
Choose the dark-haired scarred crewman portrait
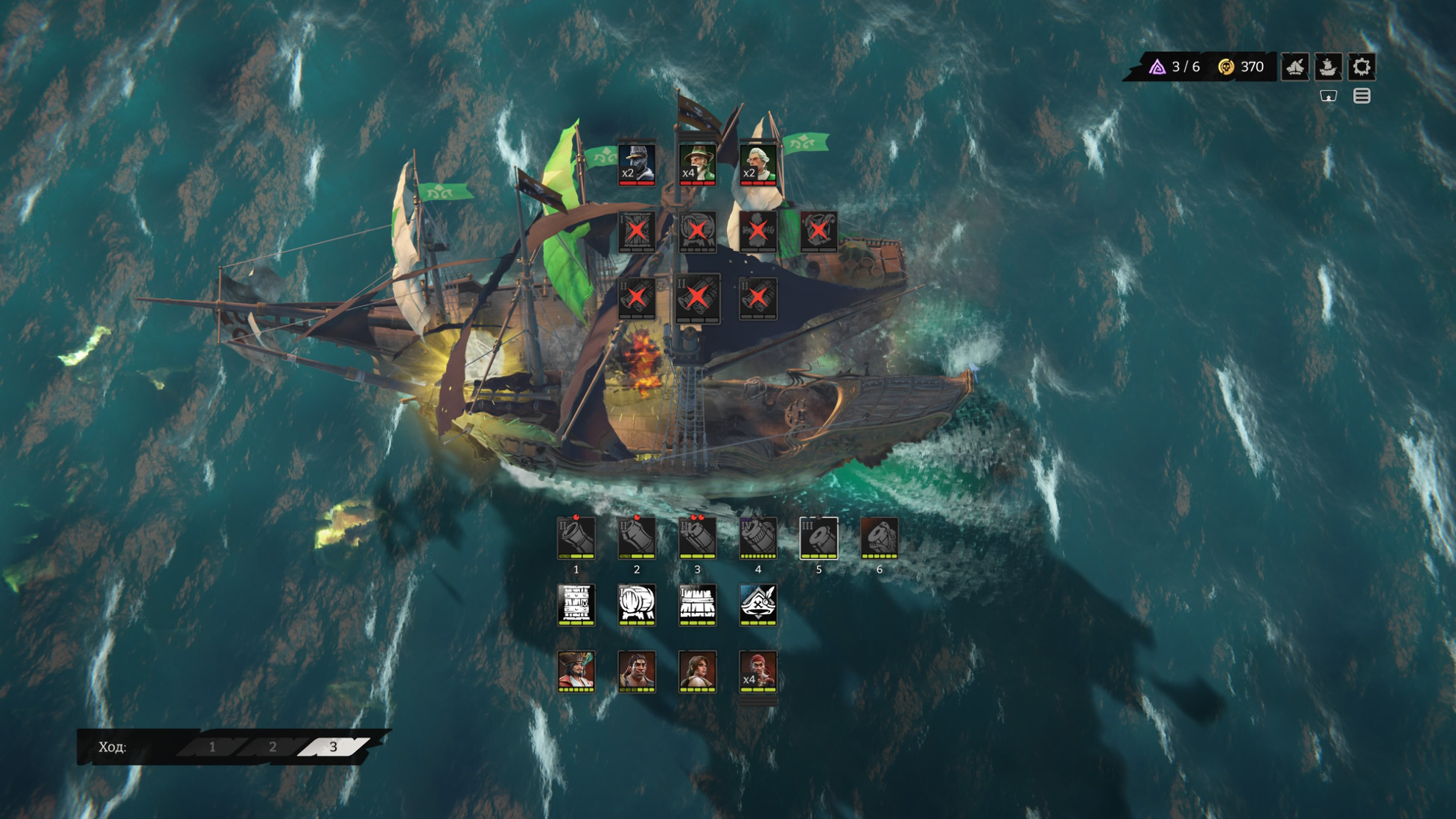[637, 671]
